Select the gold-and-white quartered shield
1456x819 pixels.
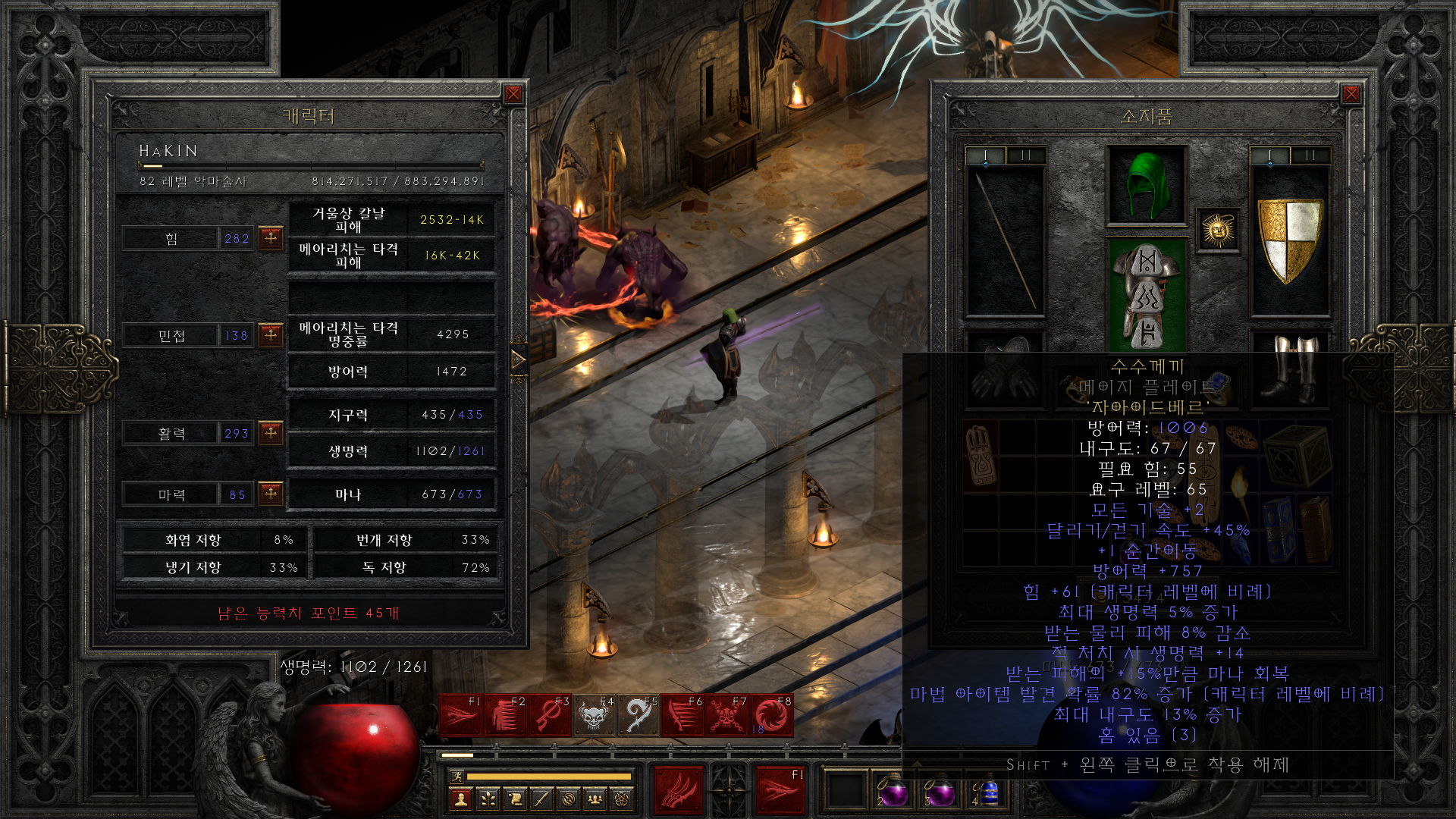click(x=1290, y=240)
